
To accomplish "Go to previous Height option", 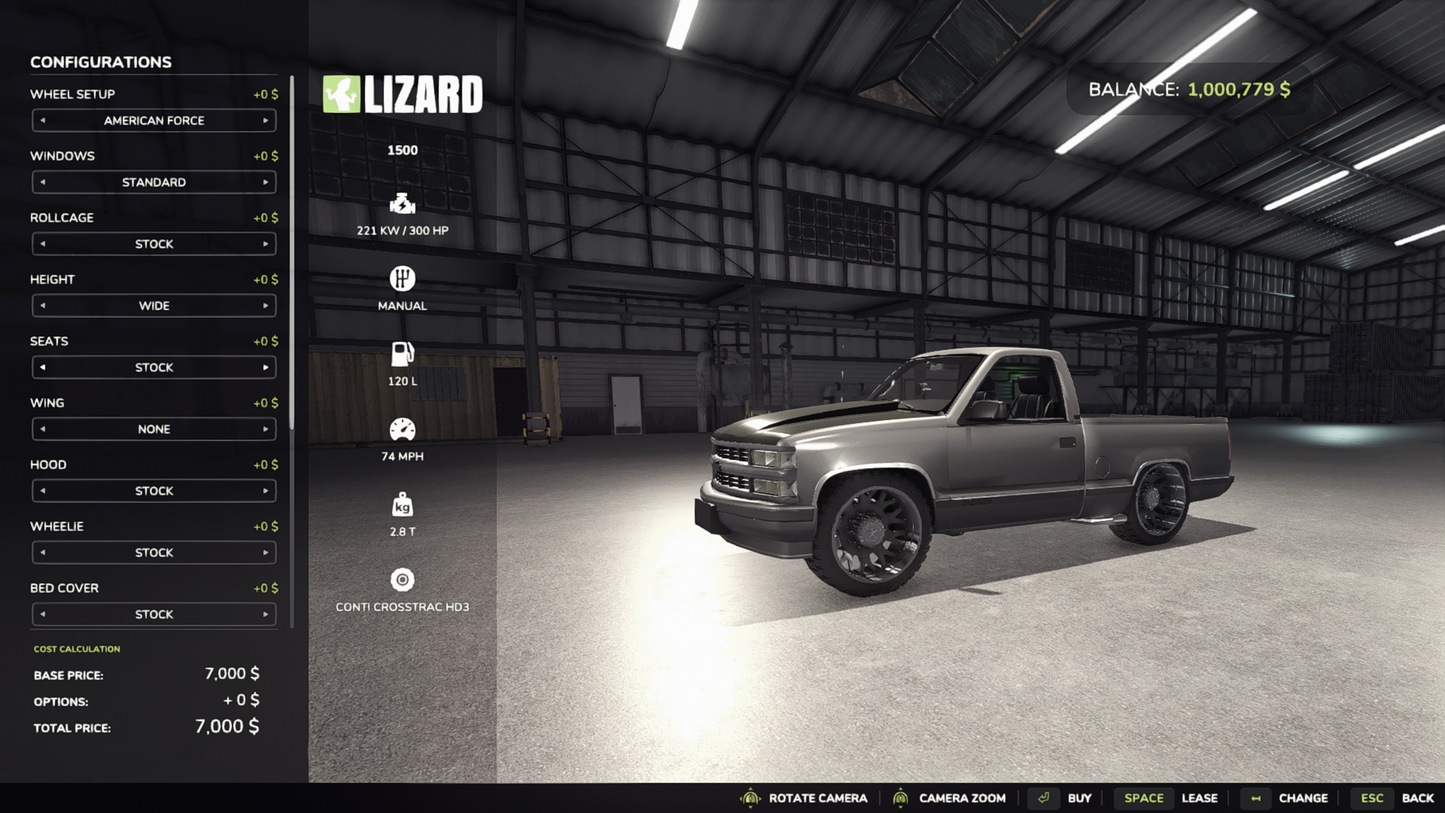I will 42,306.
